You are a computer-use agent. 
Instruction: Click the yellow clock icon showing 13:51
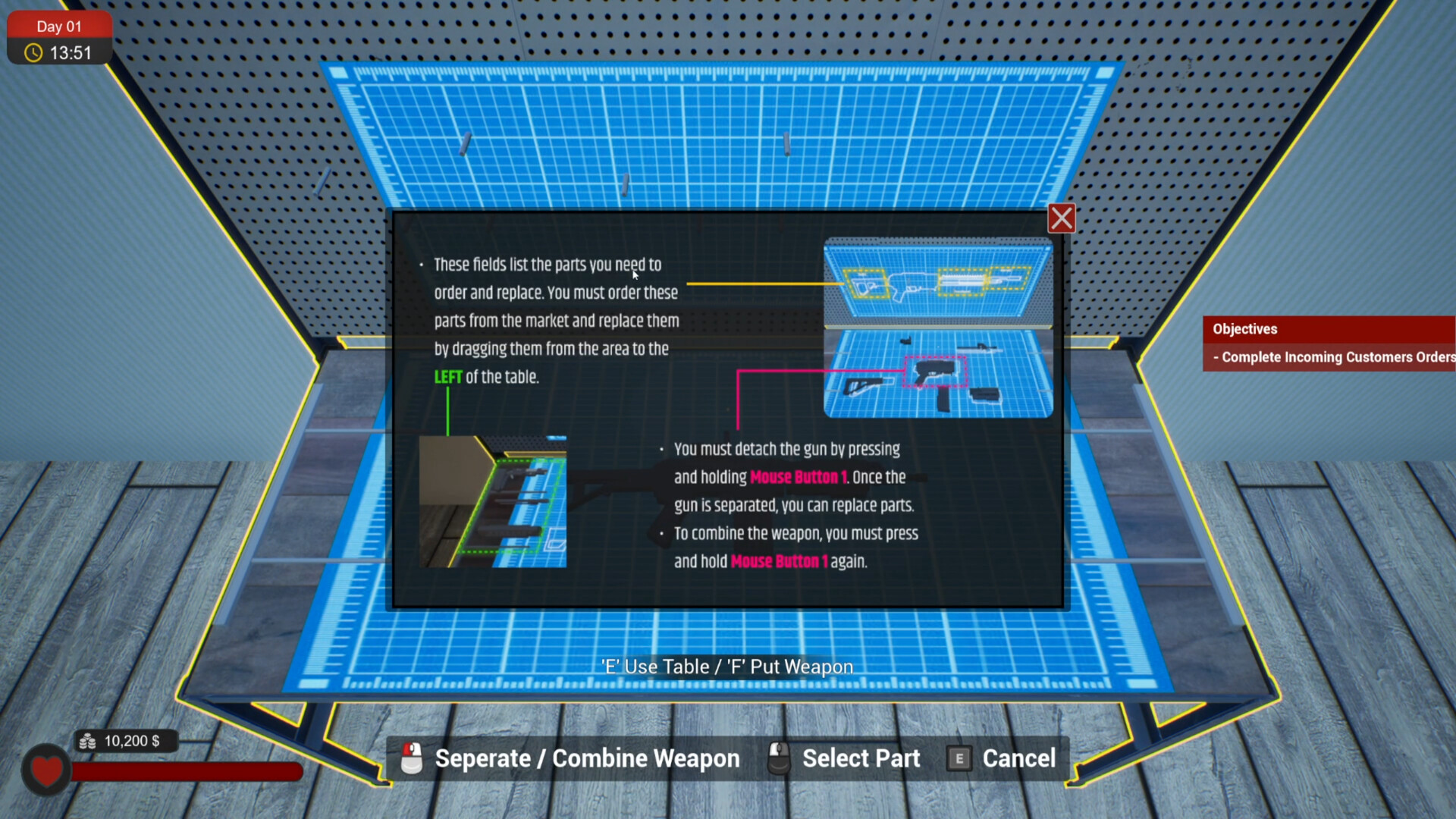32,53
